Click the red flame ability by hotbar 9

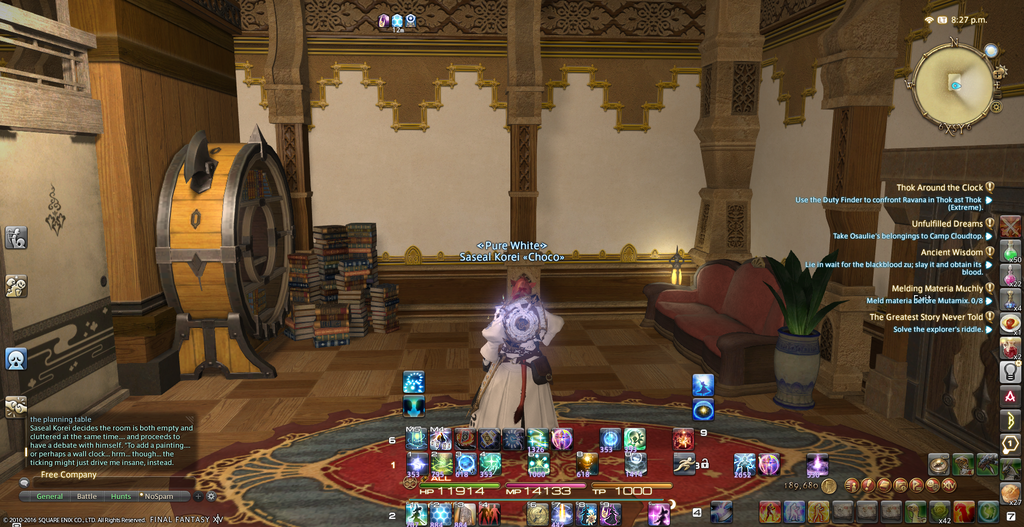(x=683, y=439)
